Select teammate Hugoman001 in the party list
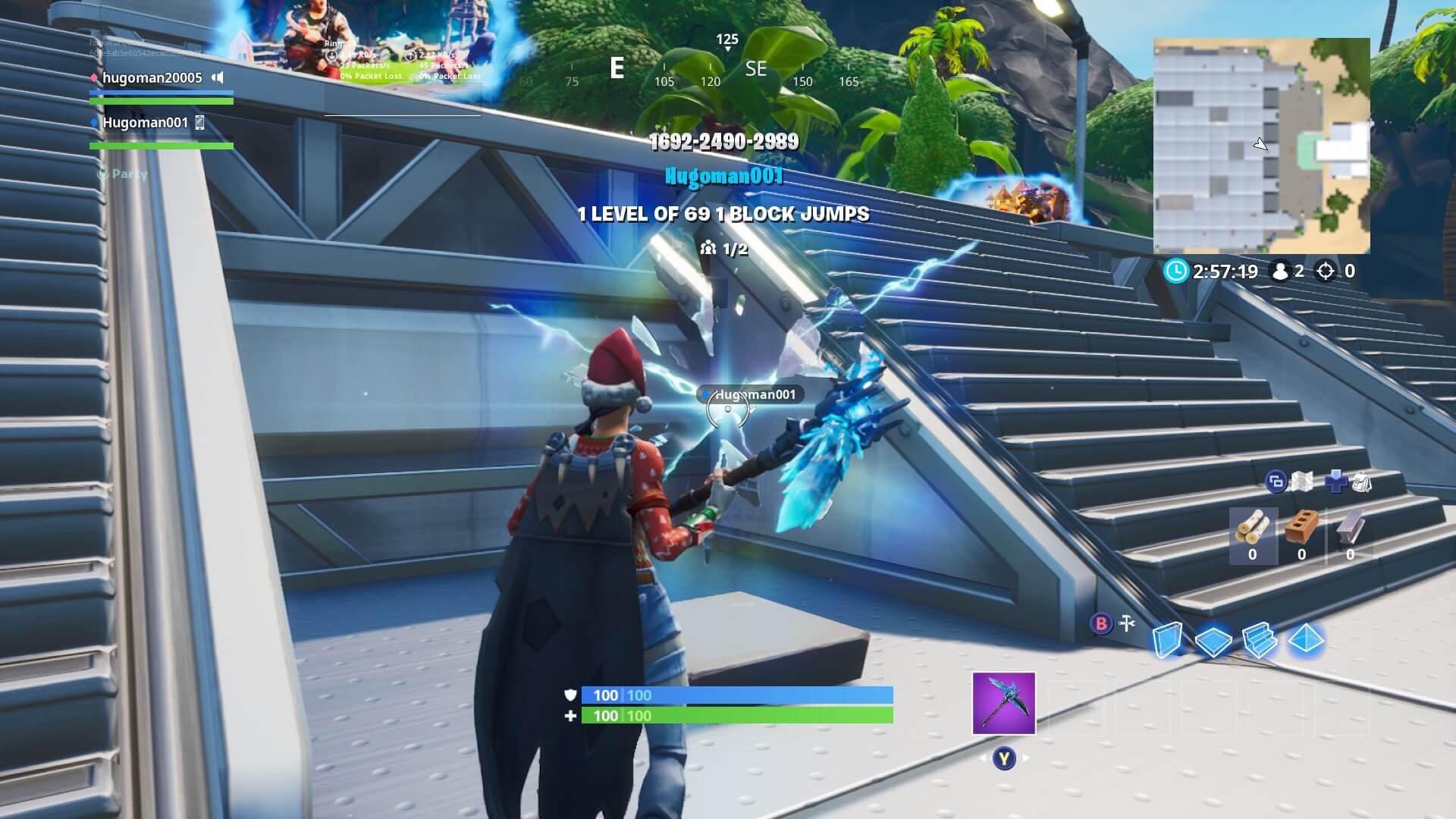The width and height of the screenshot is (1456, 819). [146, 123]
